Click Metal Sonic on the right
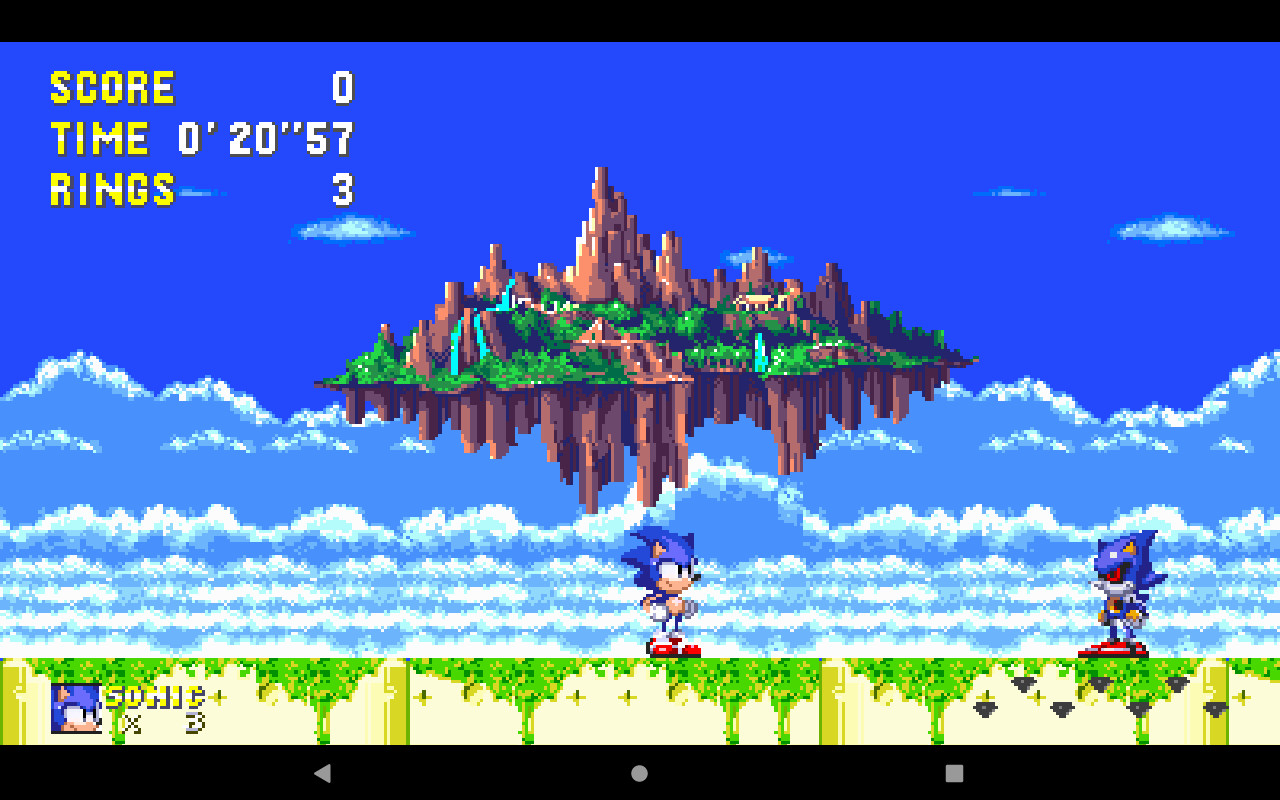 coord(1120,590)
